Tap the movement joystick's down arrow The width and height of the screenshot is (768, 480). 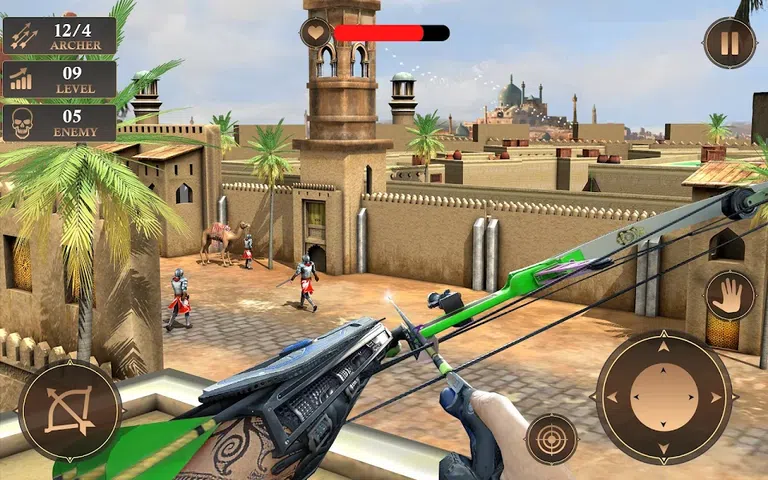pos(663,448)
